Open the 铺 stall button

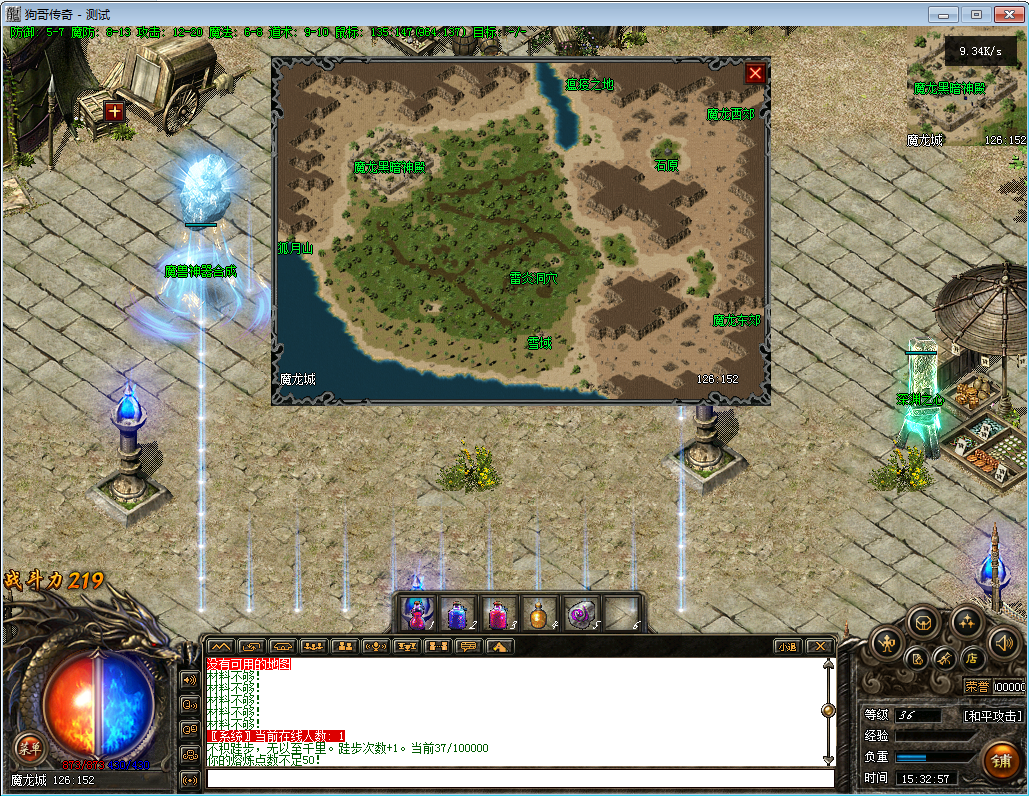(1000, 759)
